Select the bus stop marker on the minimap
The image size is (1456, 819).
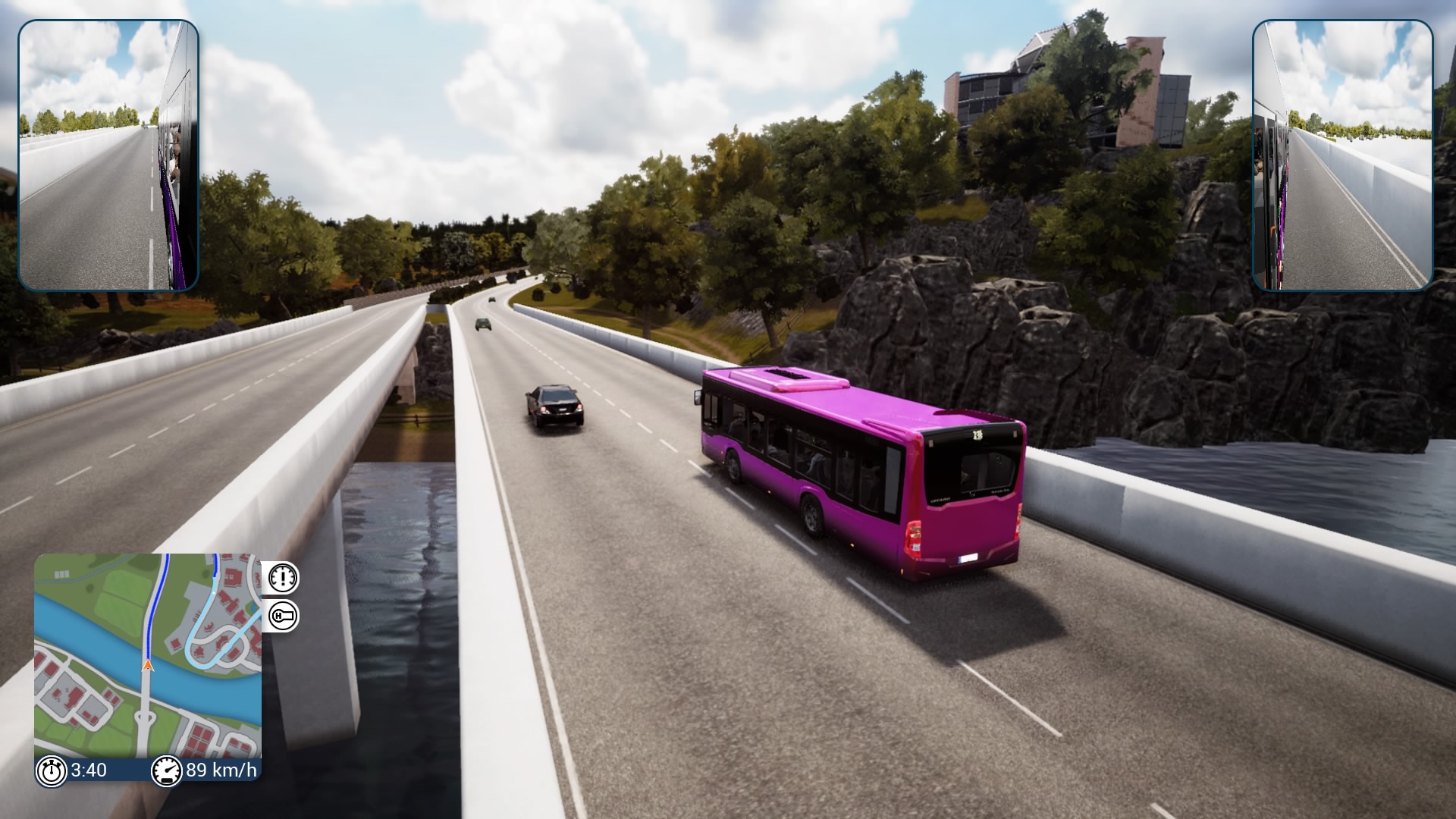[x=213, y=593]
